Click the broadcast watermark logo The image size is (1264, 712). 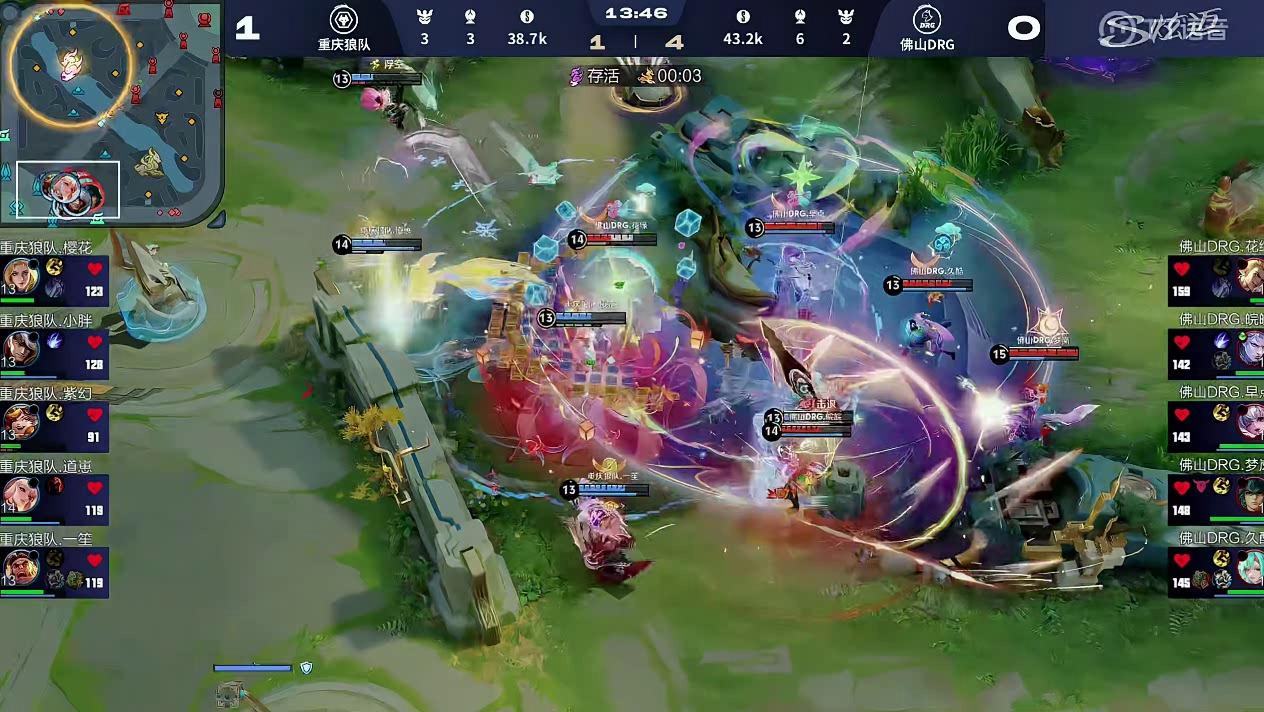coord(1162,28)
